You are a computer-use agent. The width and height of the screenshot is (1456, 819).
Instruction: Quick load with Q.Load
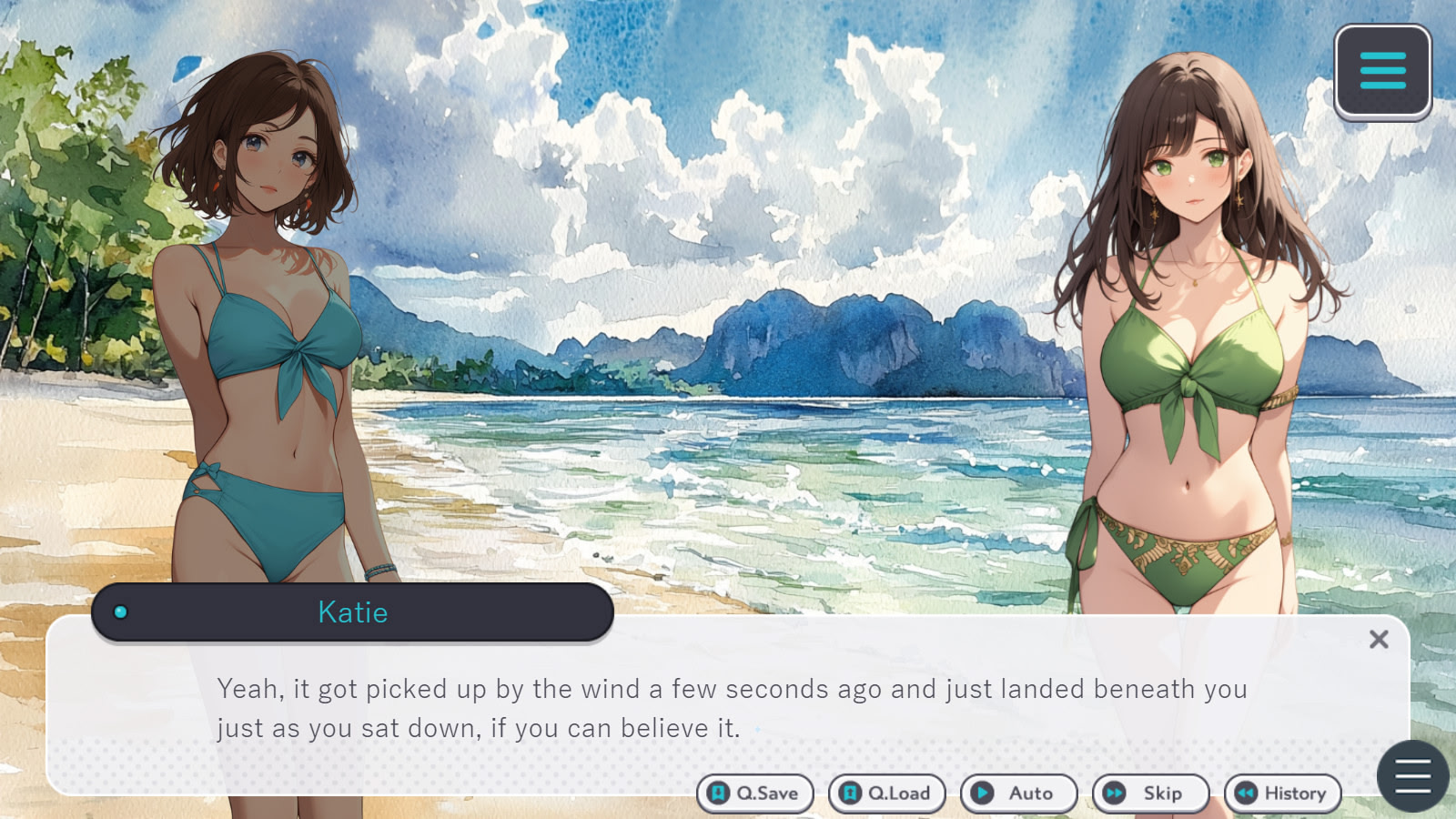tap(886, 794)
